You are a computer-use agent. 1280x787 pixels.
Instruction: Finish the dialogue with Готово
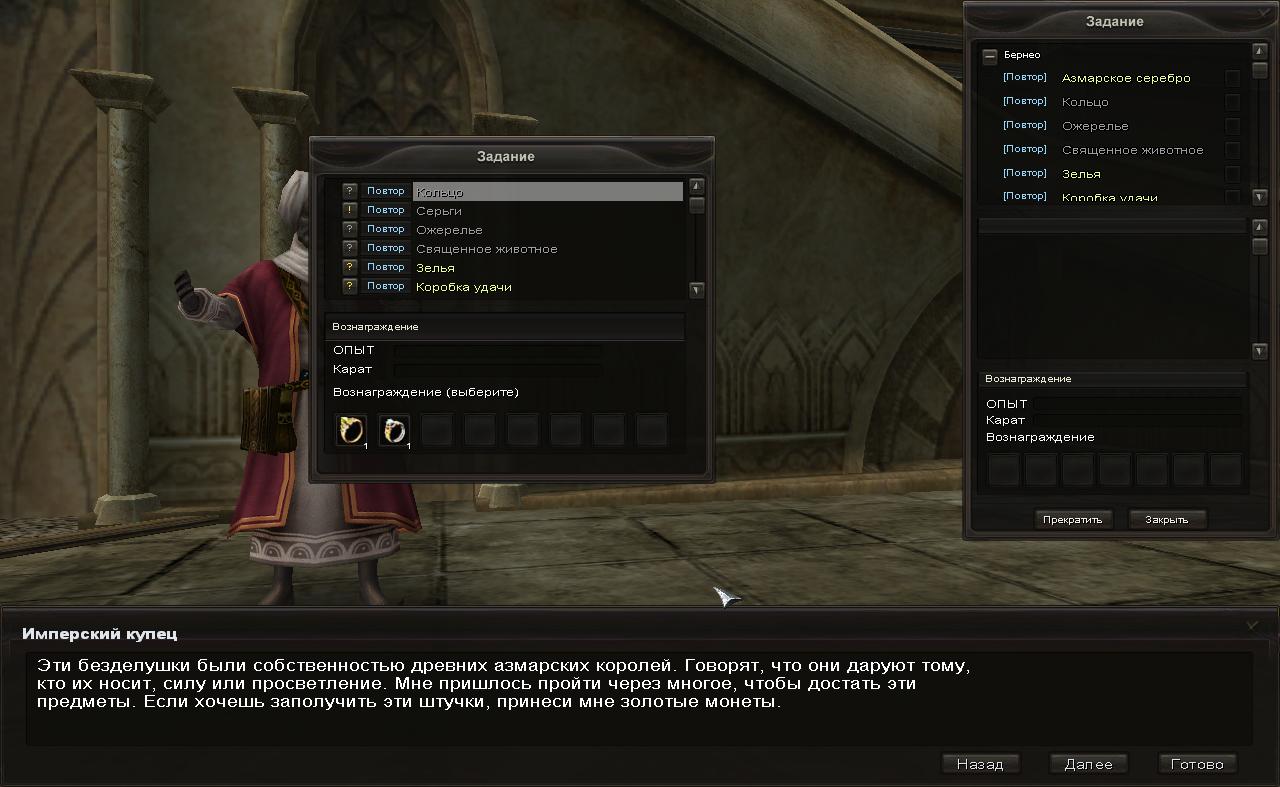click(1196, 764)
